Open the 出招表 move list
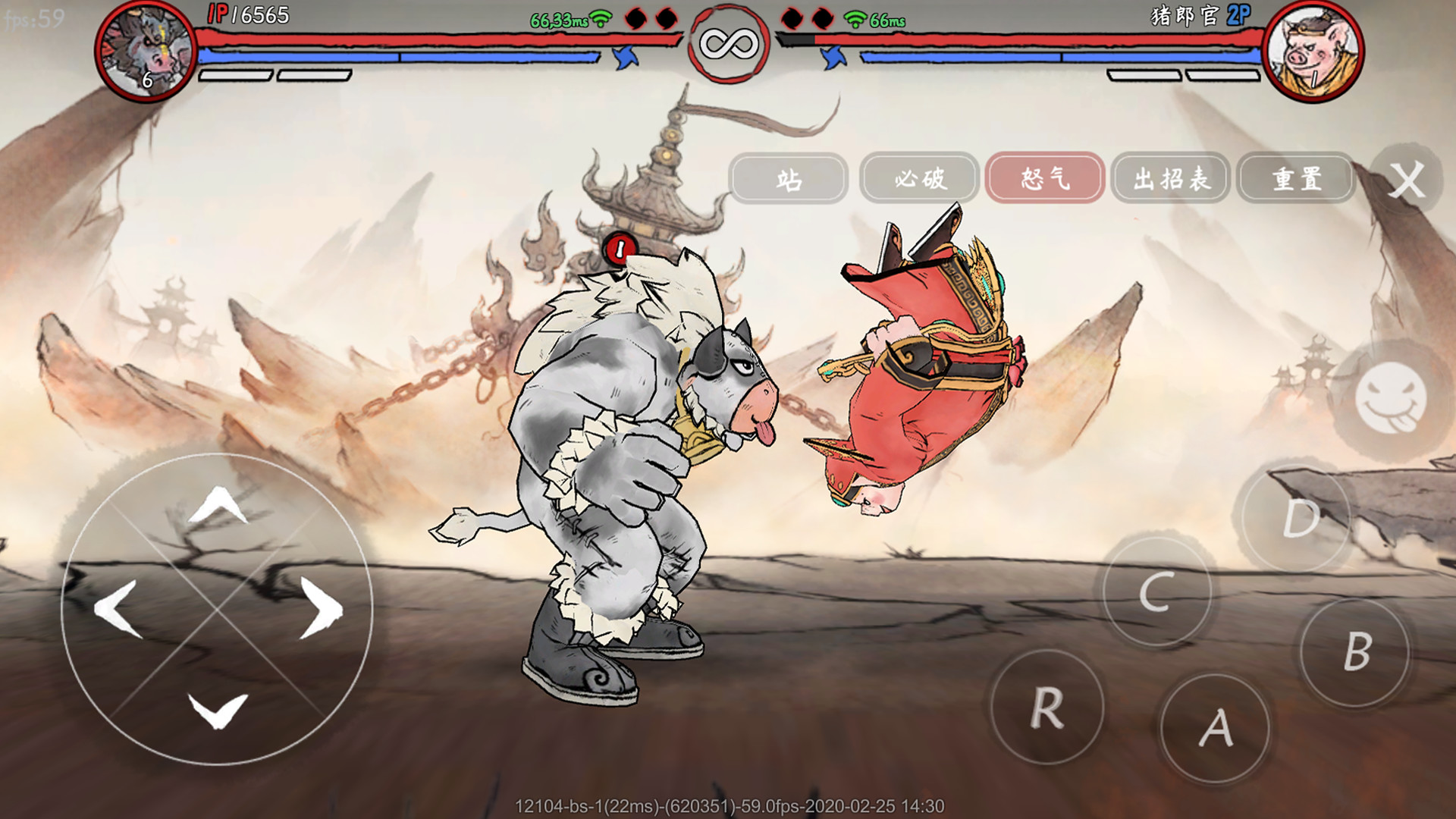 1170,178
